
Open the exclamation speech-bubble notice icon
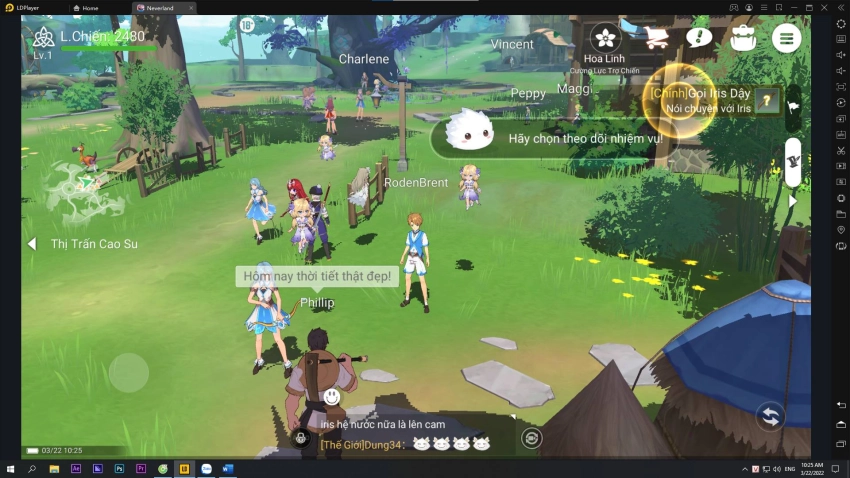point(699,38)
